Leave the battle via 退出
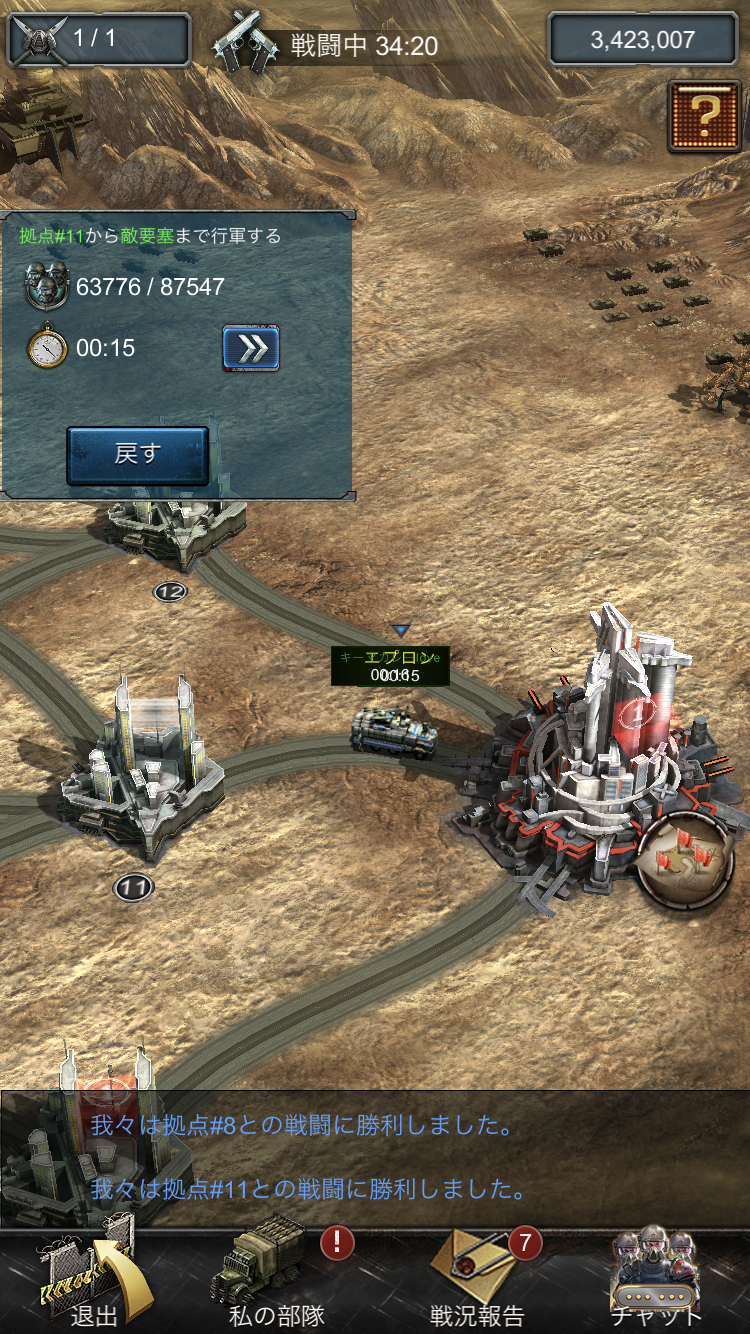Image resolution: width=750 pixels, height=1334 pixels. coord(90,1278)
